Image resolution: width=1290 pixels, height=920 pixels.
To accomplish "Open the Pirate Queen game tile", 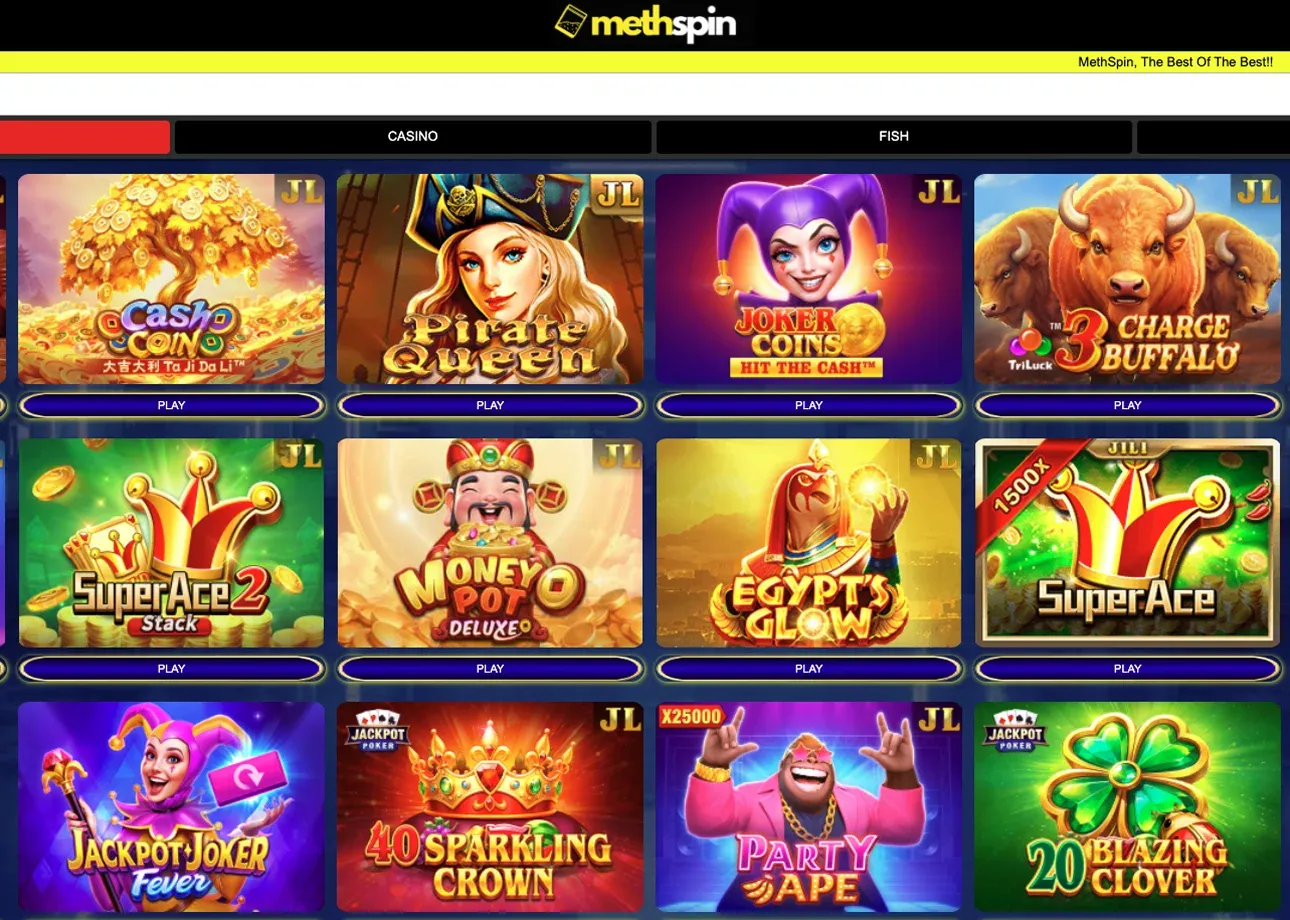I will coord(490,279).
